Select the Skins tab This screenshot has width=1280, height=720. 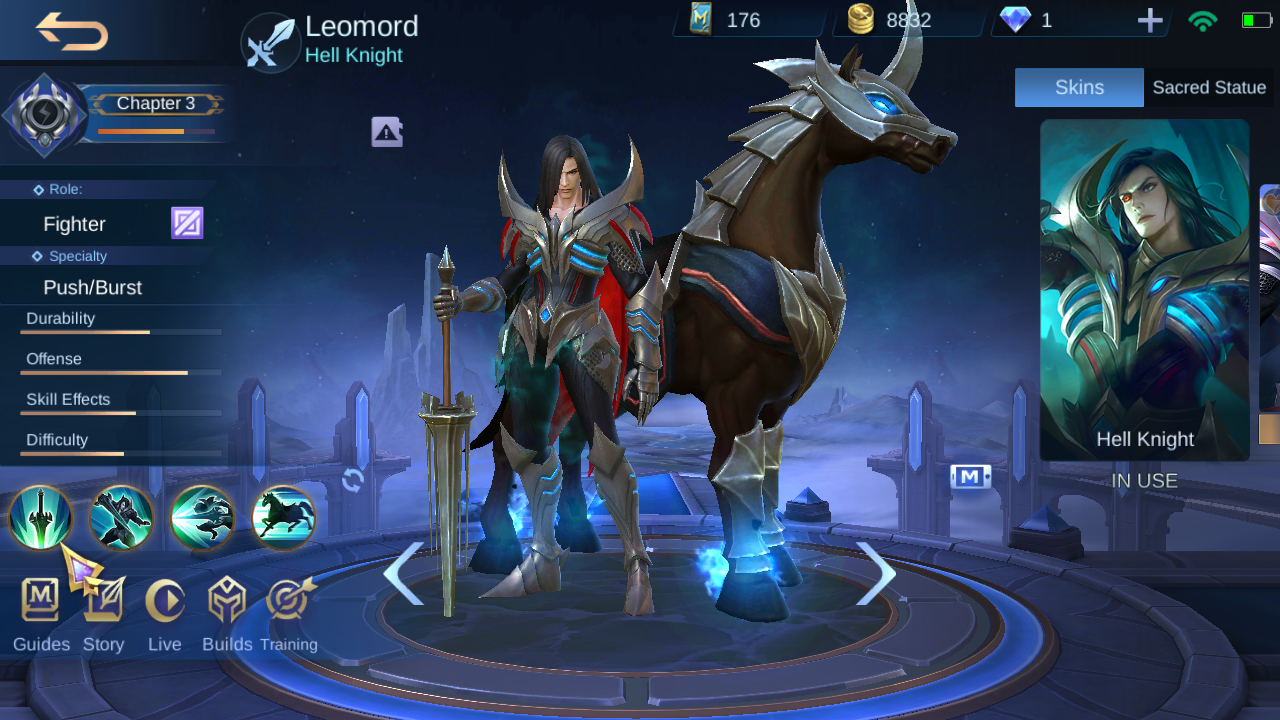pos(1079,87)
